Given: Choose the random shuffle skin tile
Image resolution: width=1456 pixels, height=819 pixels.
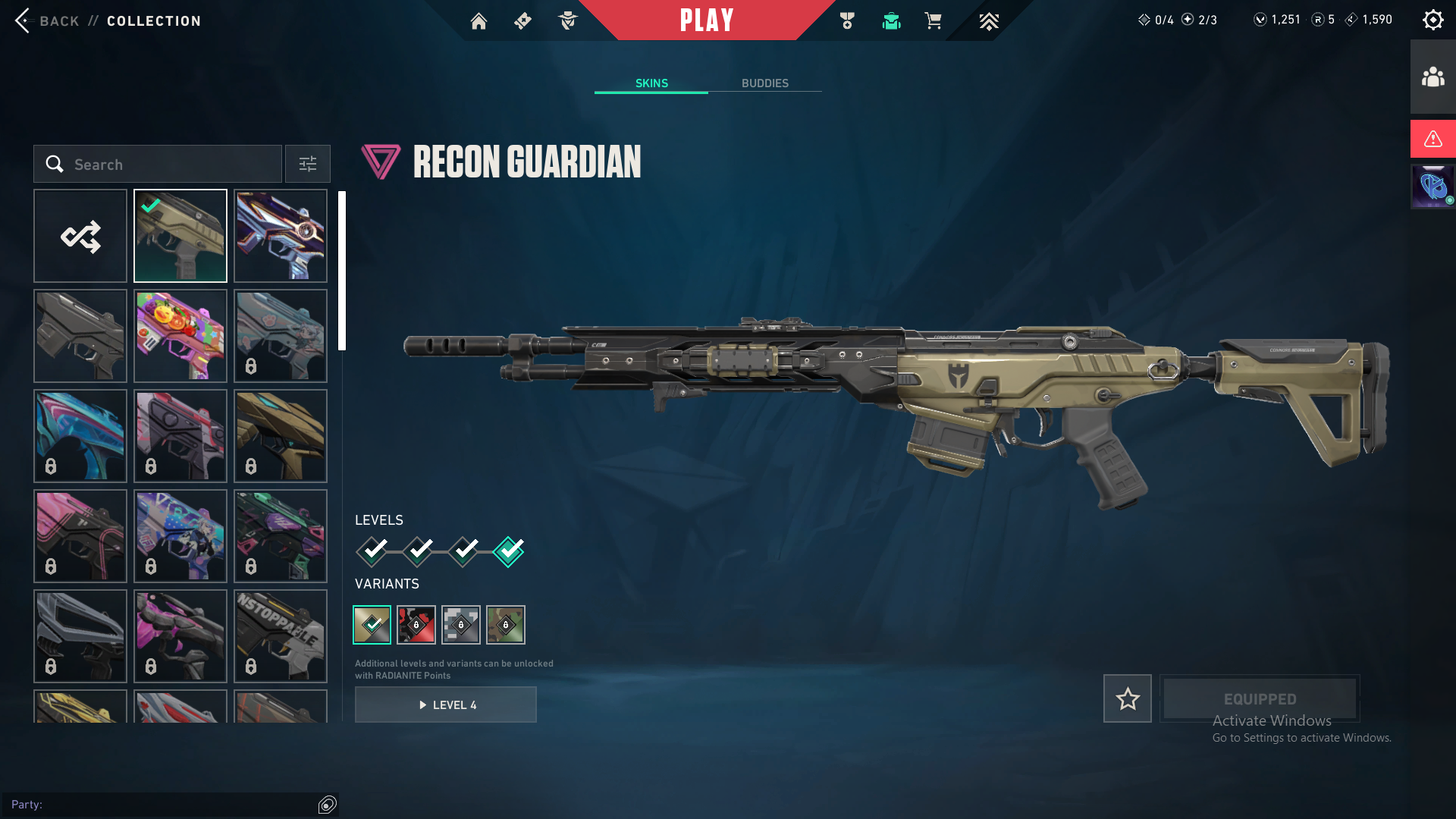Looking at the screenshot, I should point(80,236).
